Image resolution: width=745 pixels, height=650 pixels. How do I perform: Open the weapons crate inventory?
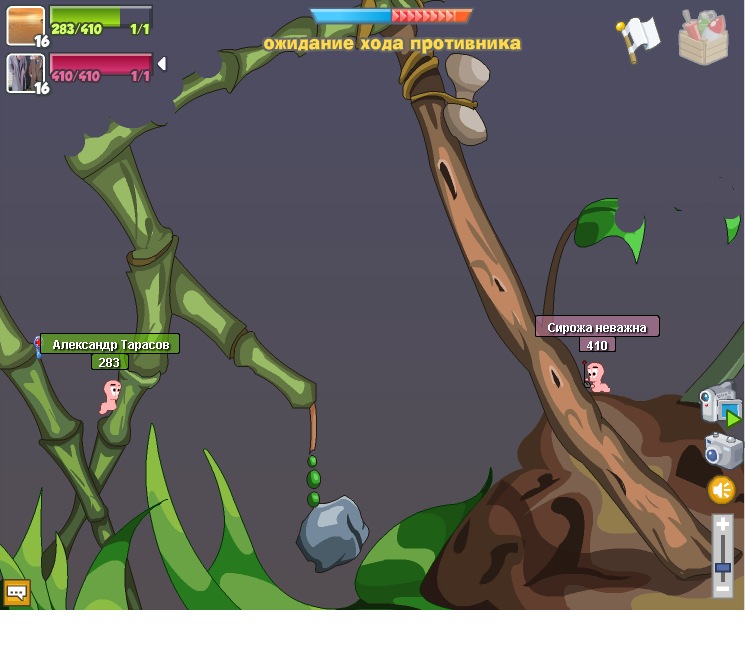pos(703,38)
